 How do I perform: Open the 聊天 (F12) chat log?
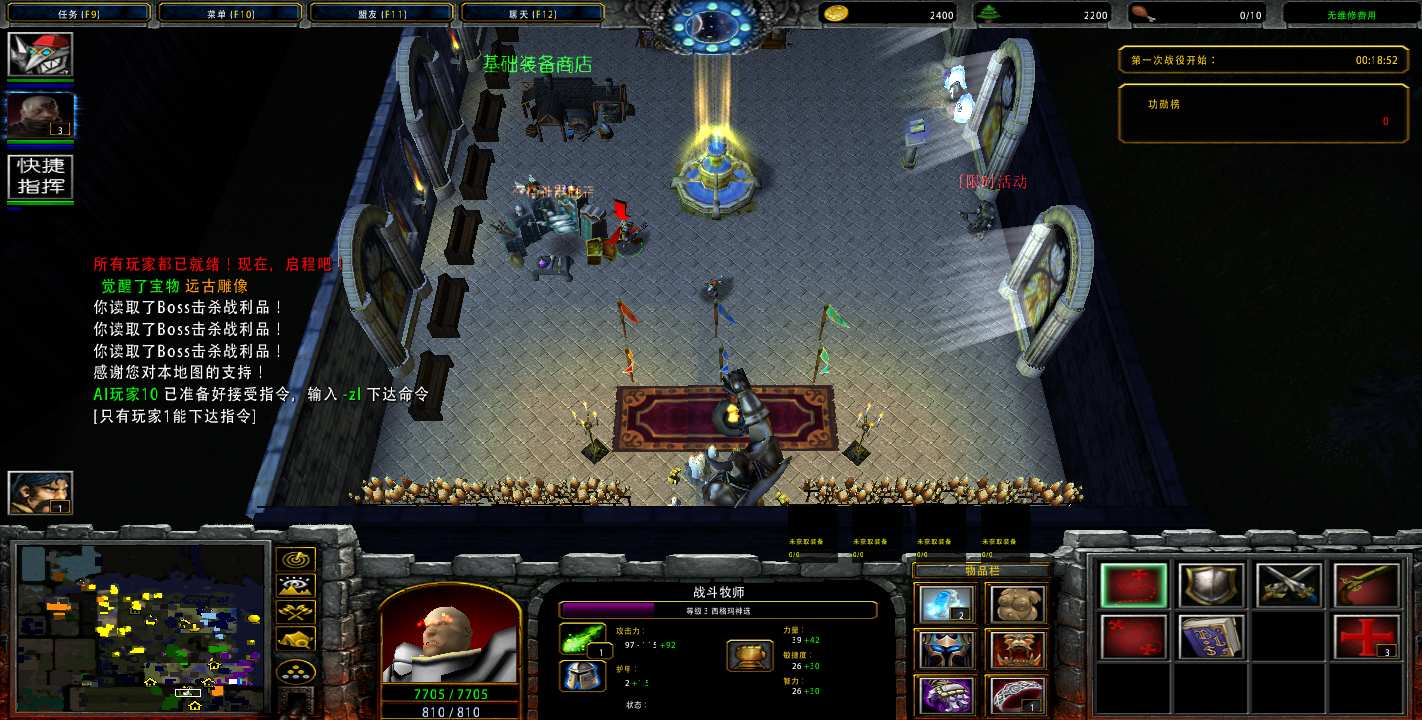532,14
